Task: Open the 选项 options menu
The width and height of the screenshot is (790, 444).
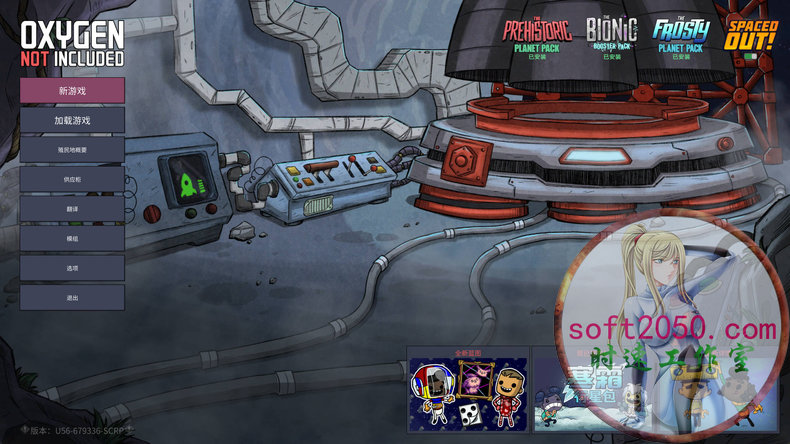Action: 72,268
